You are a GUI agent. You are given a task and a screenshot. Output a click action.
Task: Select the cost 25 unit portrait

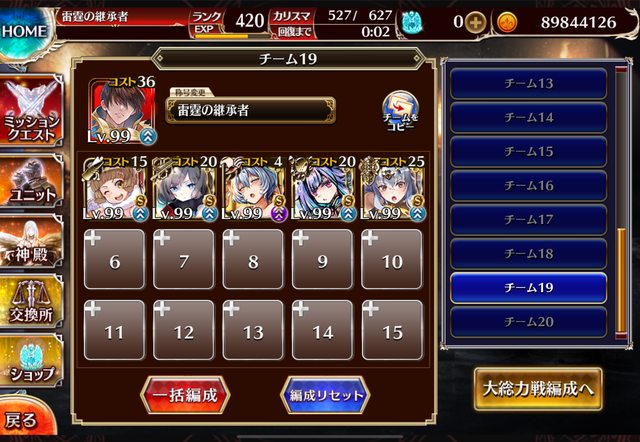pyautogui.click(x=391, y=189)
